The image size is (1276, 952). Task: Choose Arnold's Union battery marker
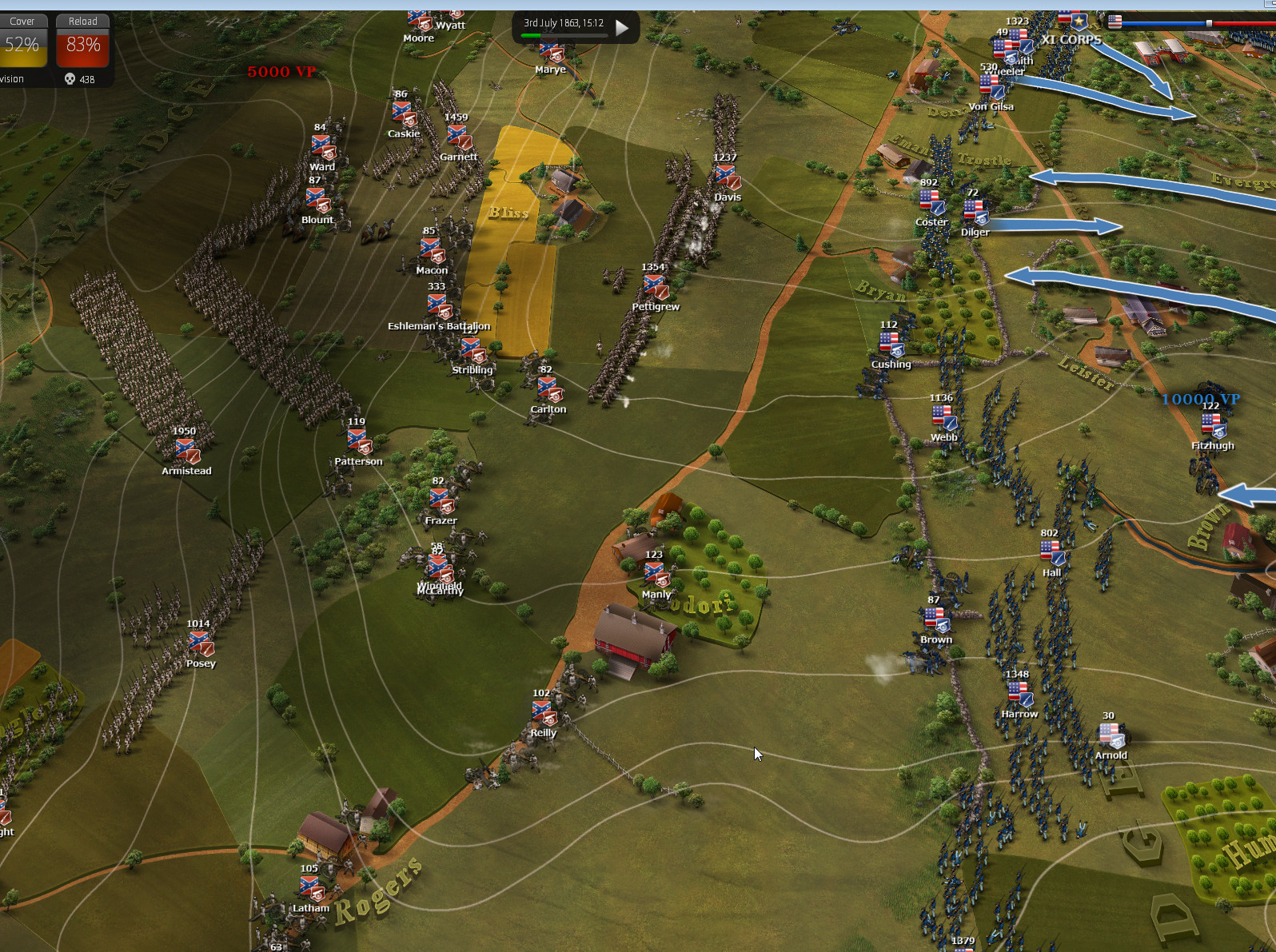(1111, 735)
